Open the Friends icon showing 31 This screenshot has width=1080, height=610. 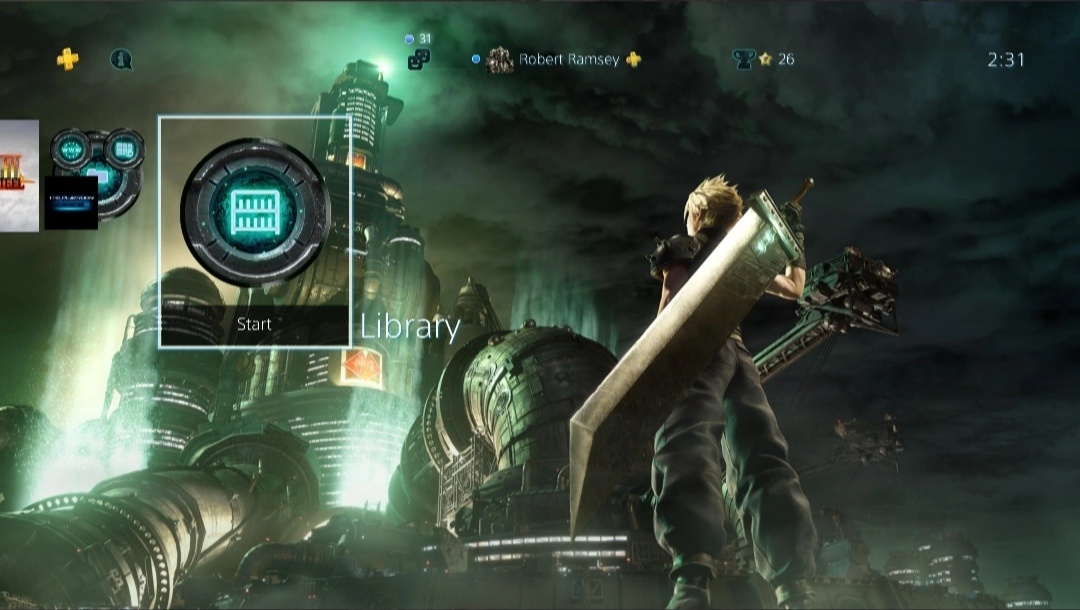(x=419, y=59)
